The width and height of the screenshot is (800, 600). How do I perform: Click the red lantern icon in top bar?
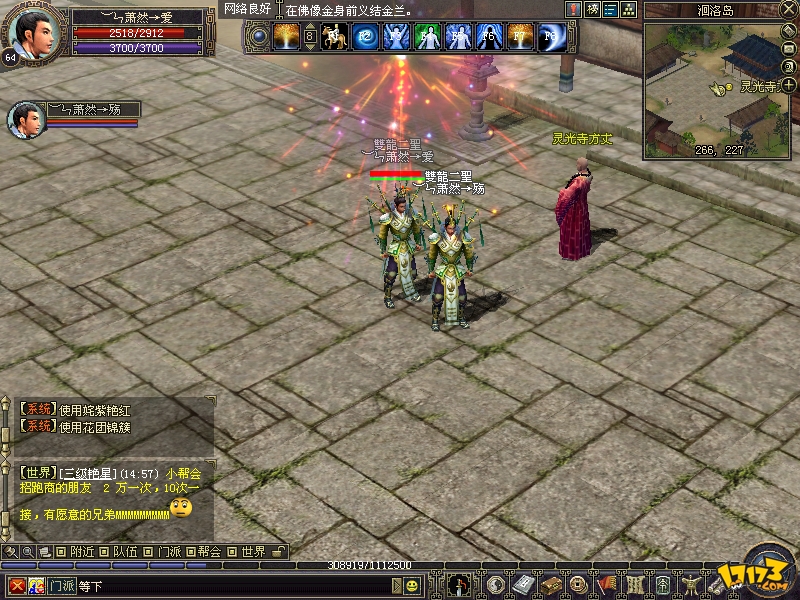574,9
